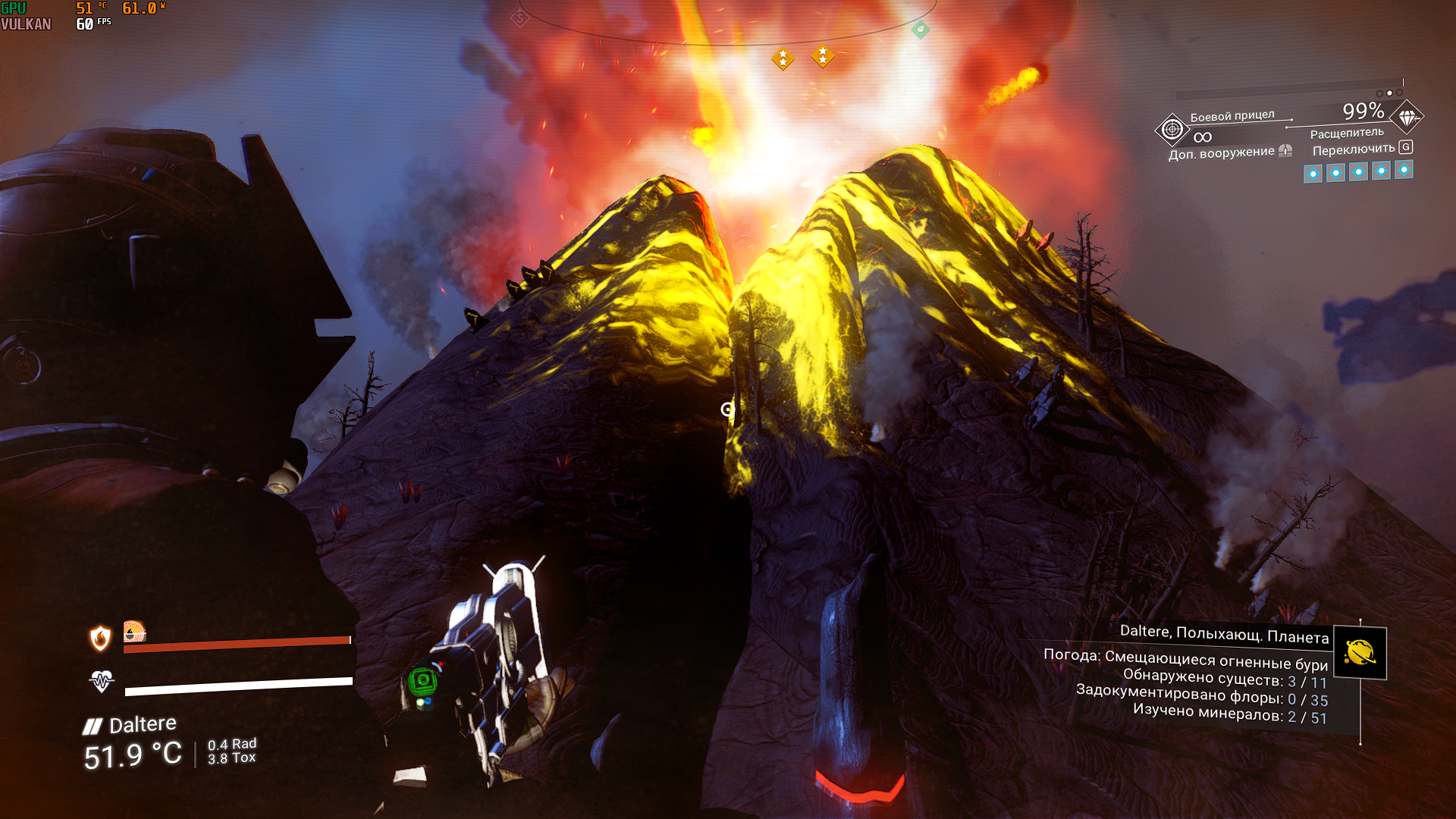Screen dimensions: 1456x819
Task: Select the green leaf compass marker
Action: tap(921, 30)
